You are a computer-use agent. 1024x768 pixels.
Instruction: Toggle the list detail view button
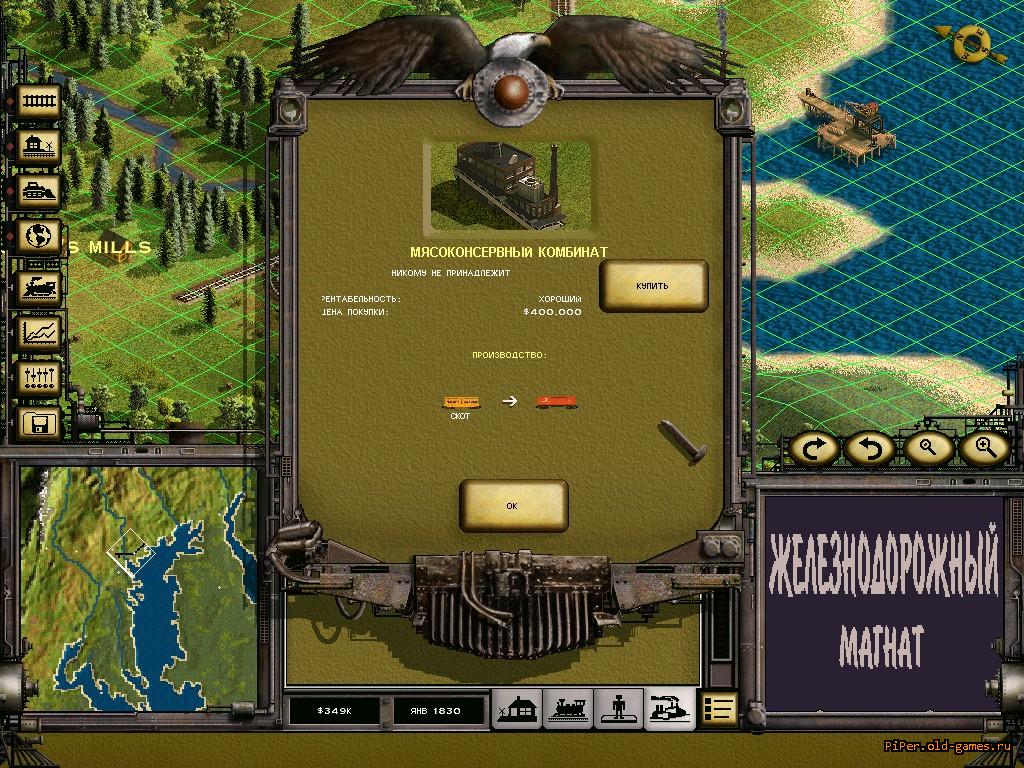coord(719,709)
